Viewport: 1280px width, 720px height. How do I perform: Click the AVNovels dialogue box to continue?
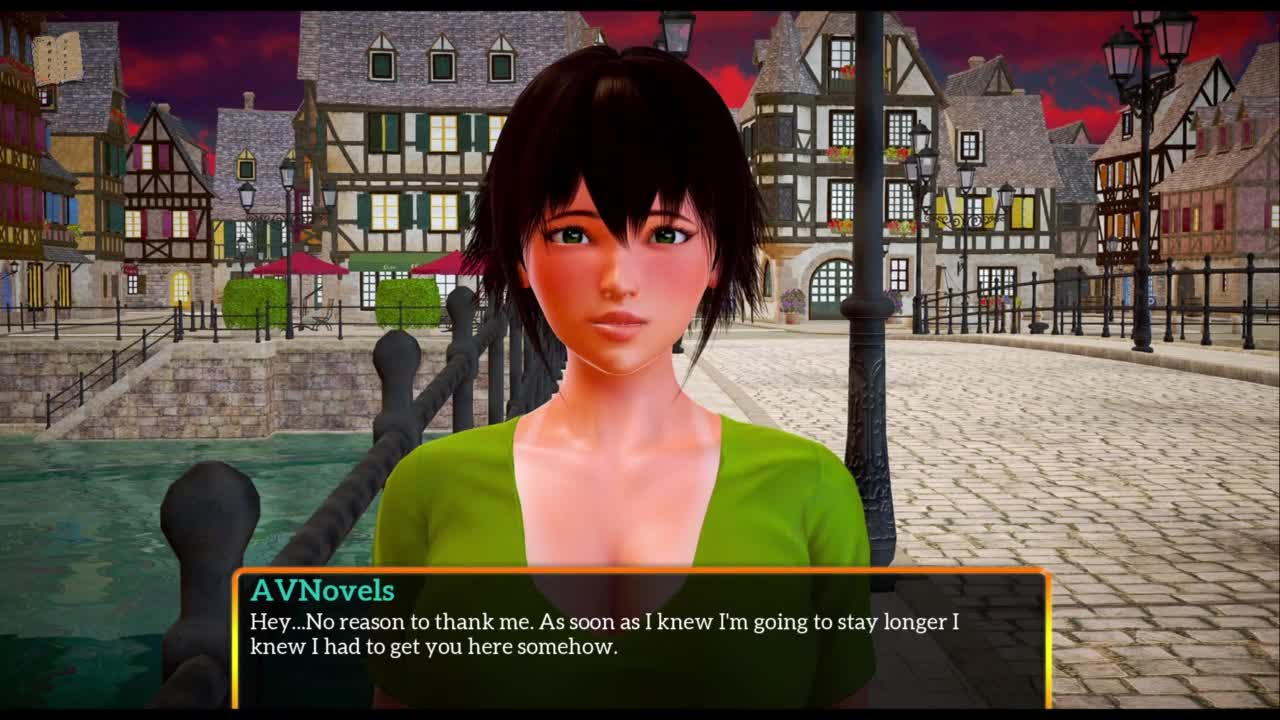click(x=640, y=638)
